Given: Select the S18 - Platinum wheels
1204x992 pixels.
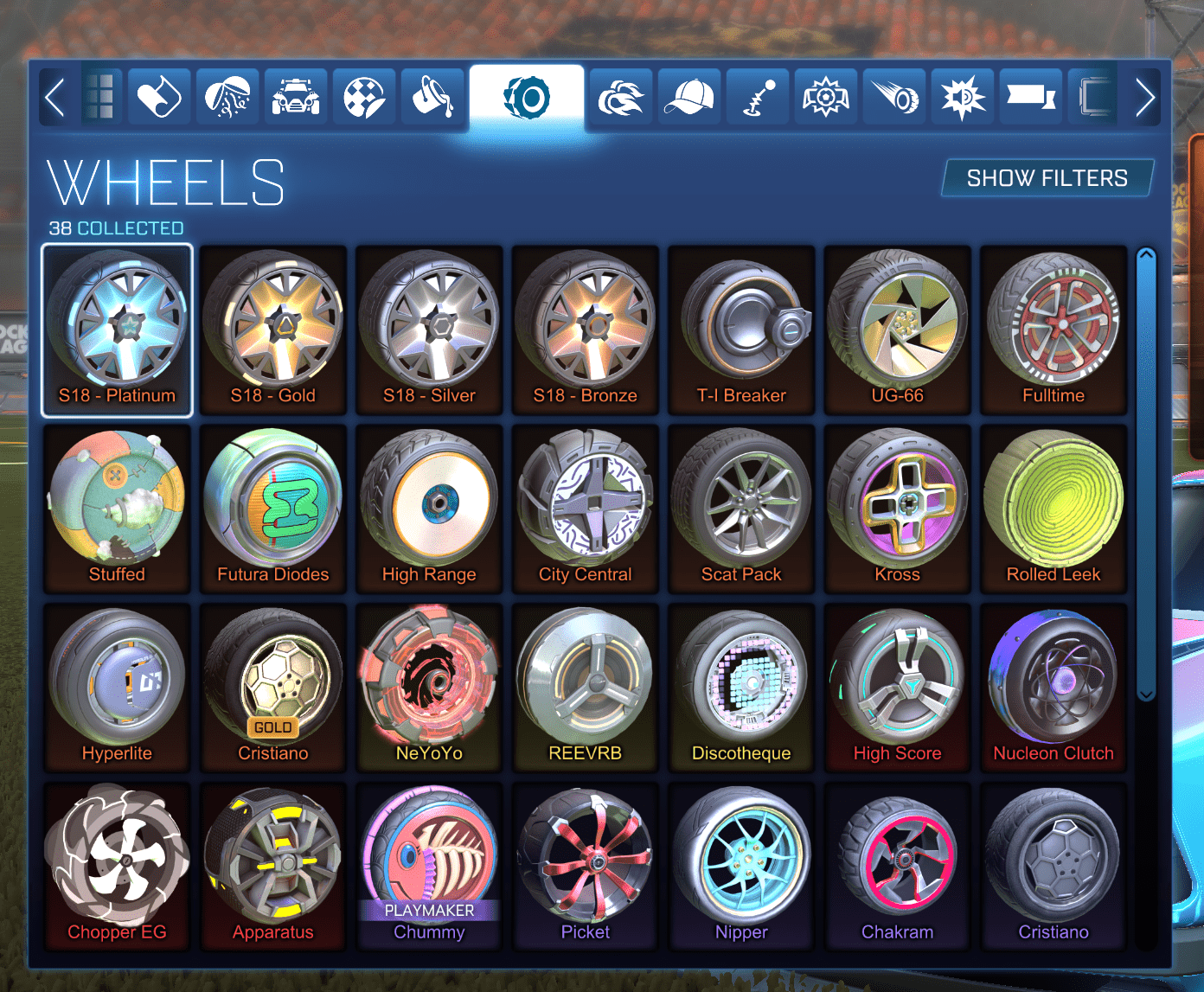Looking at the screenshot, I should (x=117, y=329).
